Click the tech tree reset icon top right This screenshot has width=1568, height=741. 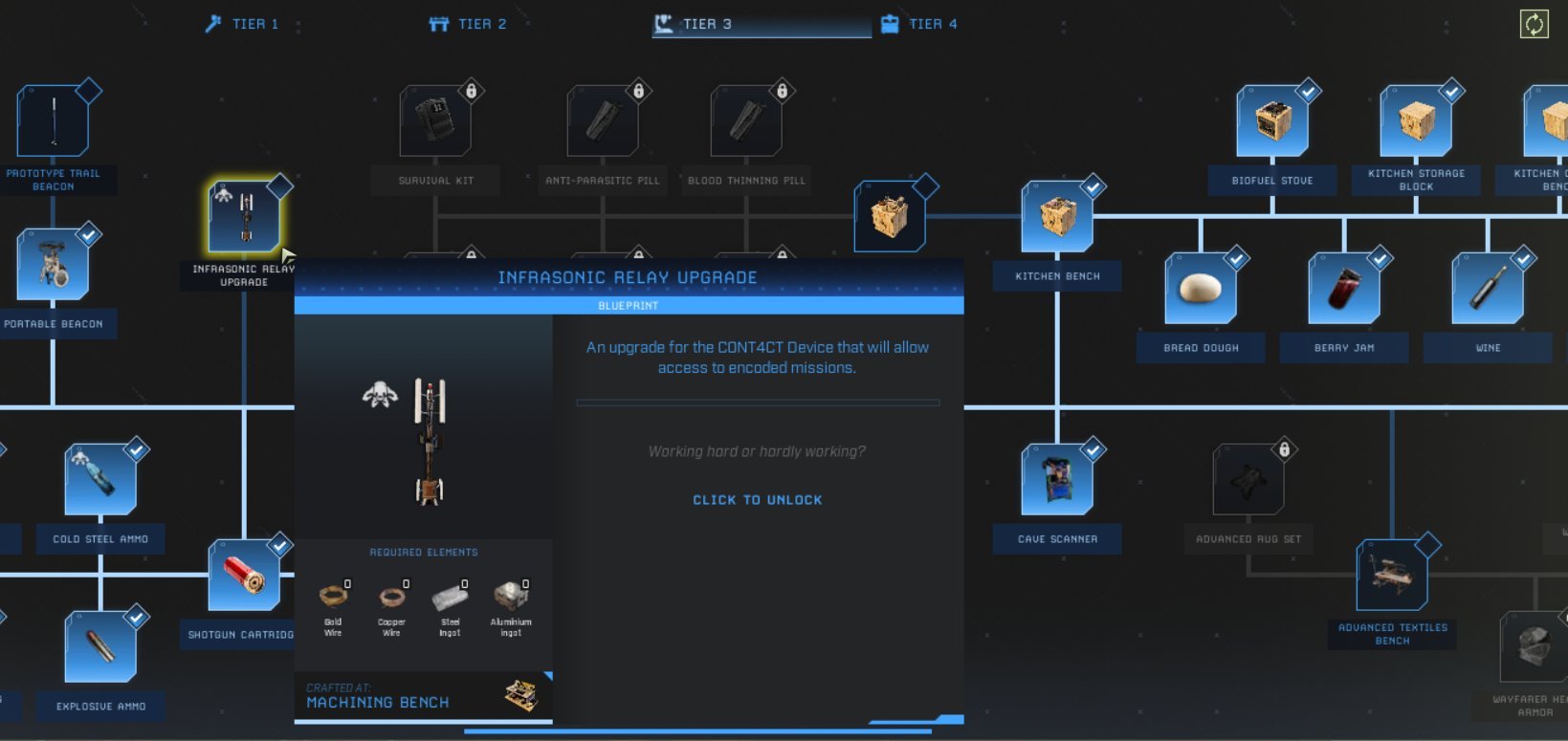pos(1535,22)
